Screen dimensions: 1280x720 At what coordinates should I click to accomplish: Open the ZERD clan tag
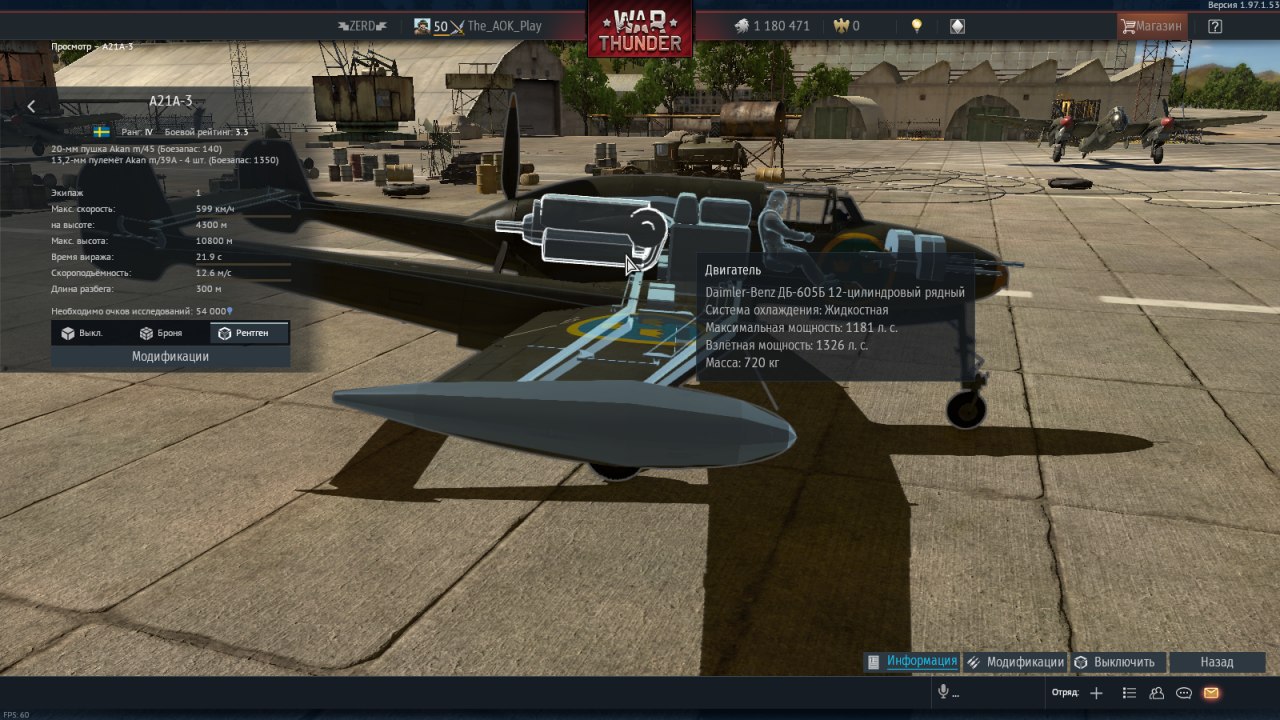[x=362, y=26]
